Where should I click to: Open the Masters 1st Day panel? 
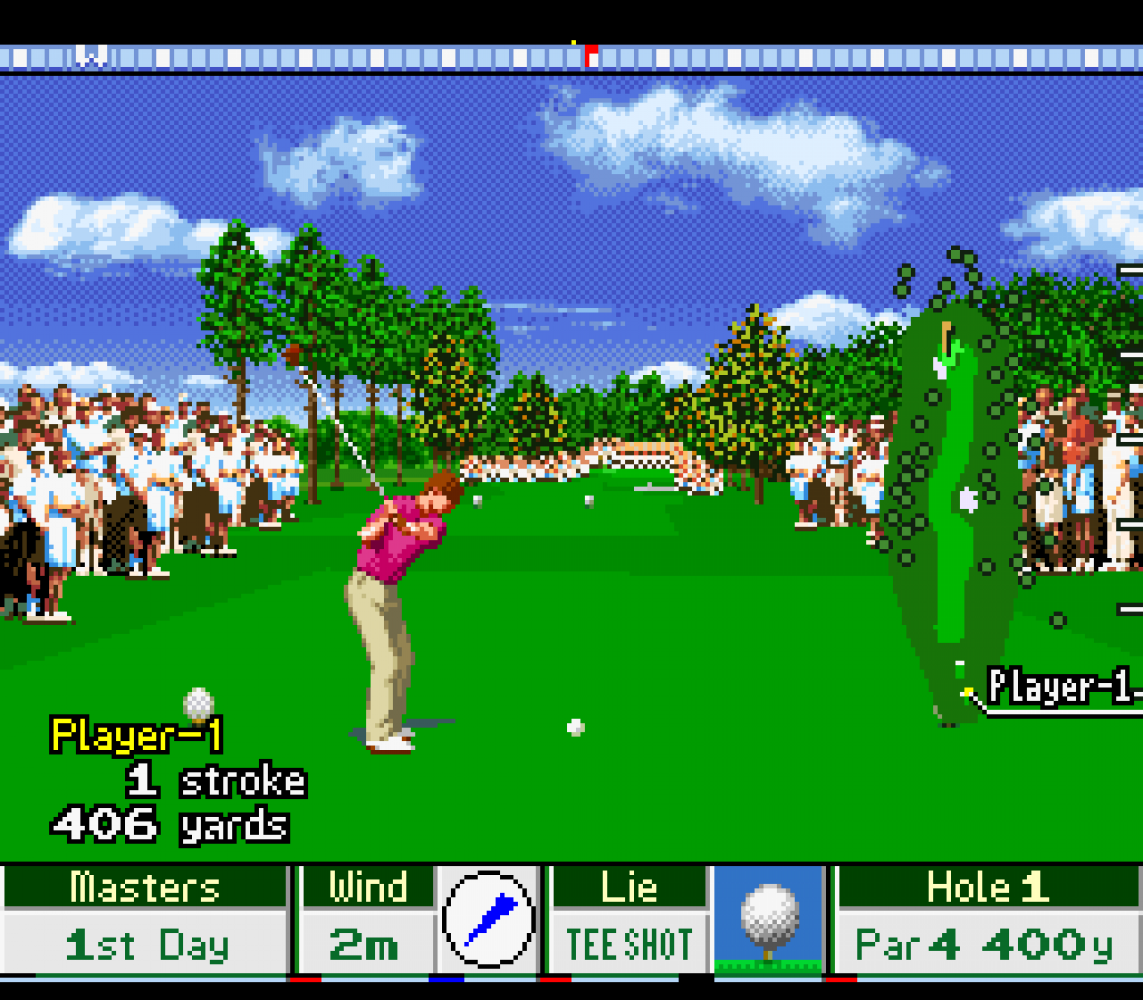(146, 919)
